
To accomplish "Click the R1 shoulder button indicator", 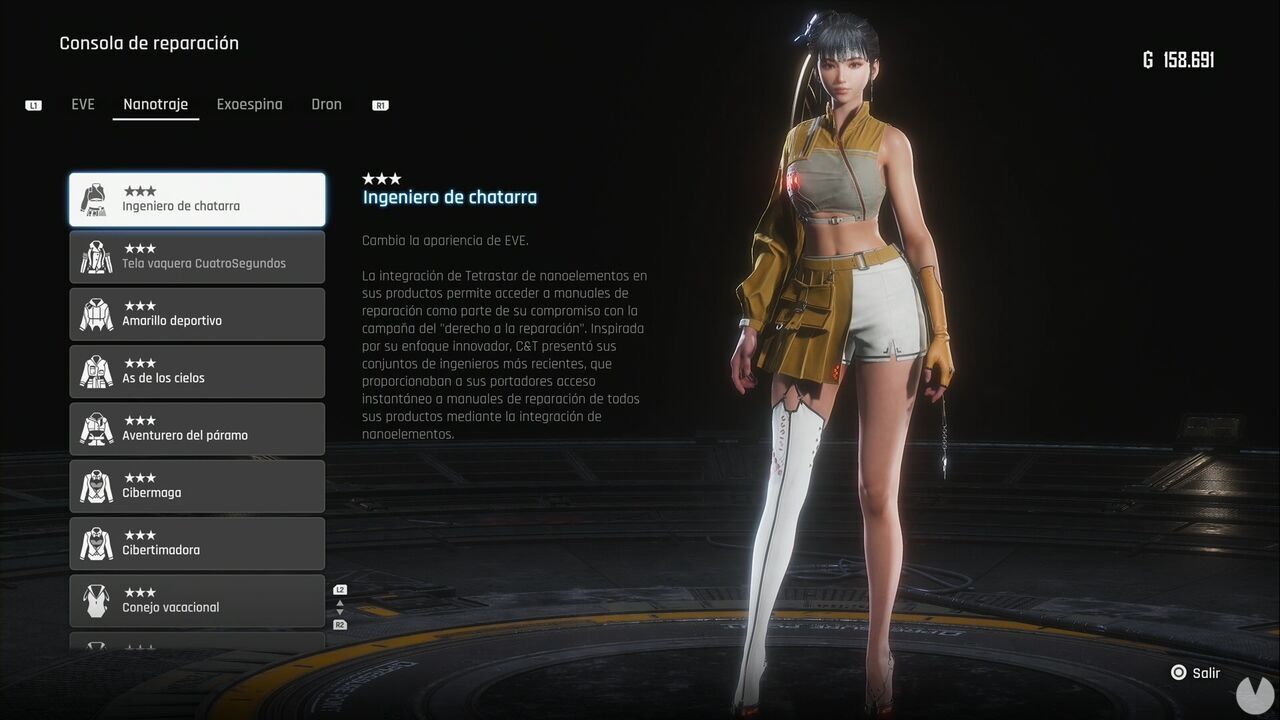I will click(379, 103).
